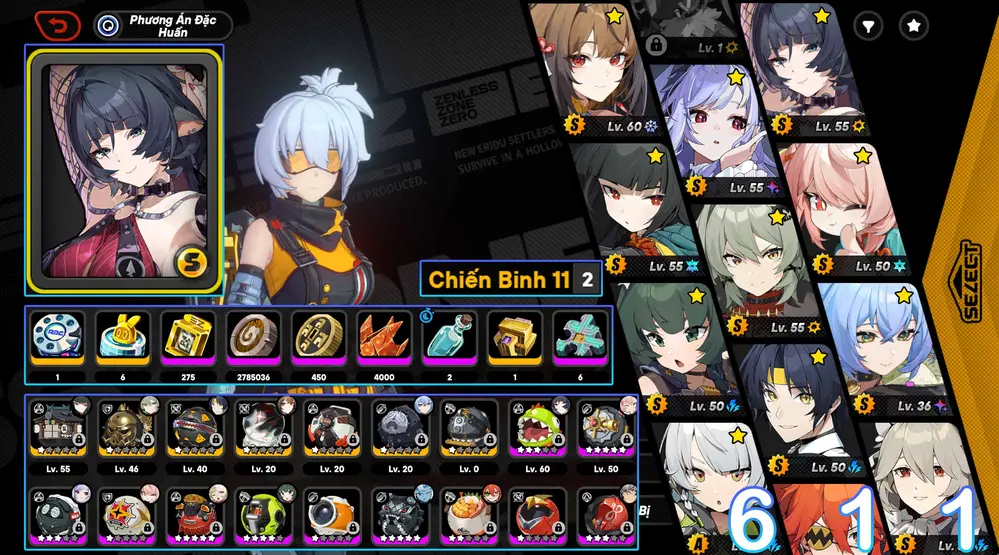Viewport: 999px width, 555px height.
Task: Select the large featured agent portrait card
Action: 126,169
